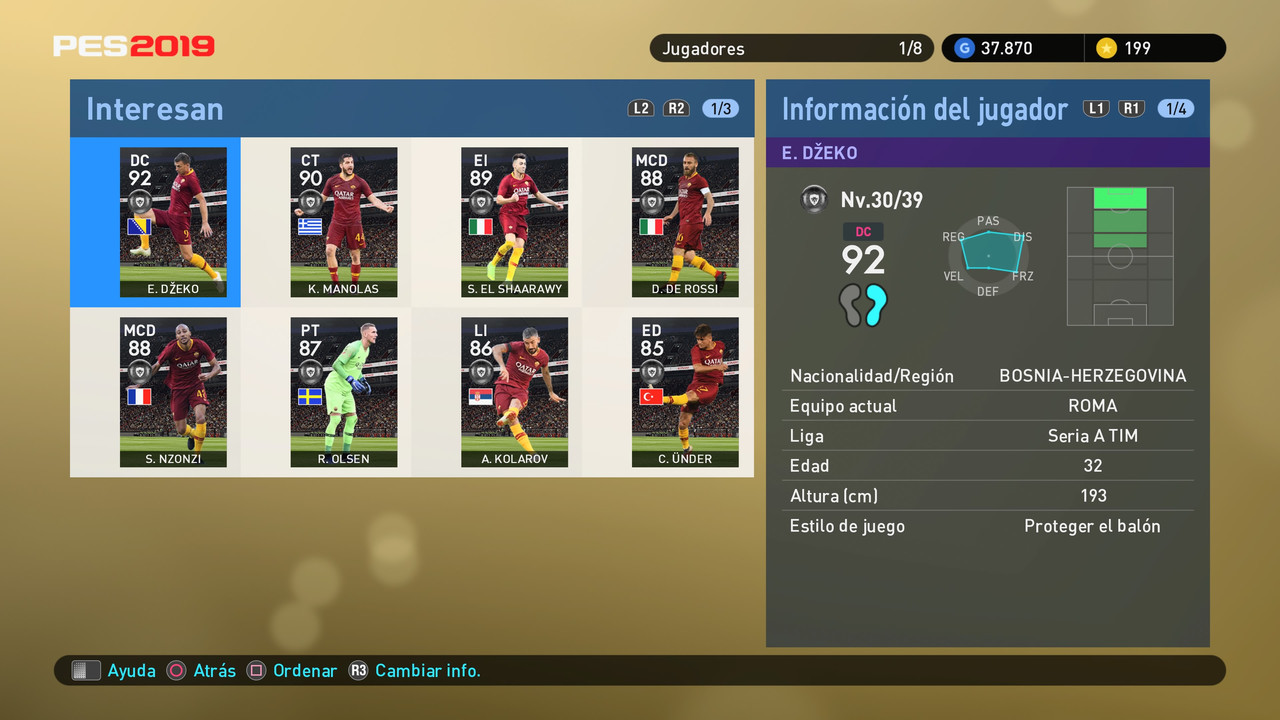Select the club badge icon next to Nv.30/39

pos(814,199)
